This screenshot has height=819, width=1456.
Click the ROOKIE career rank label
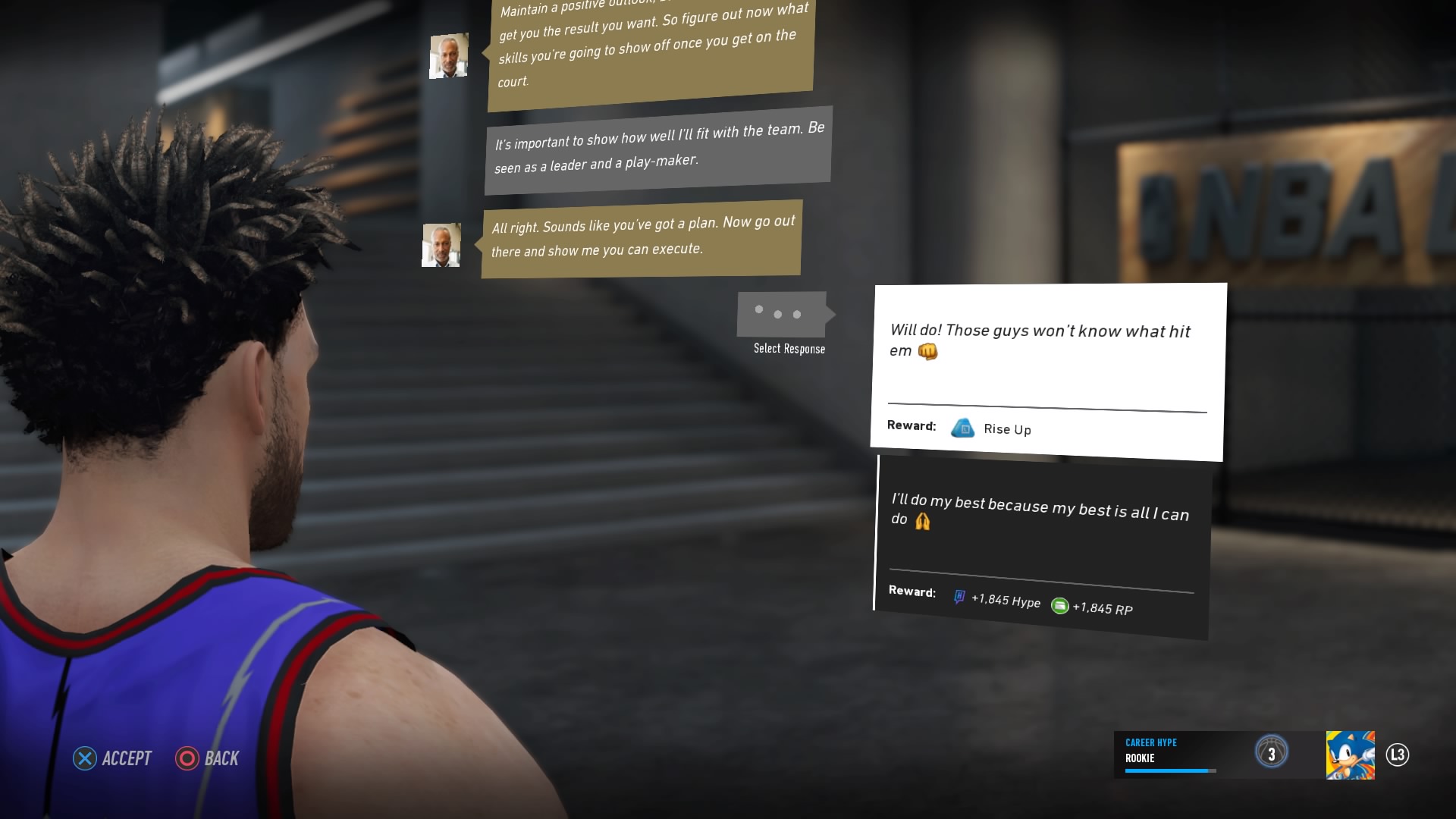1141,758
